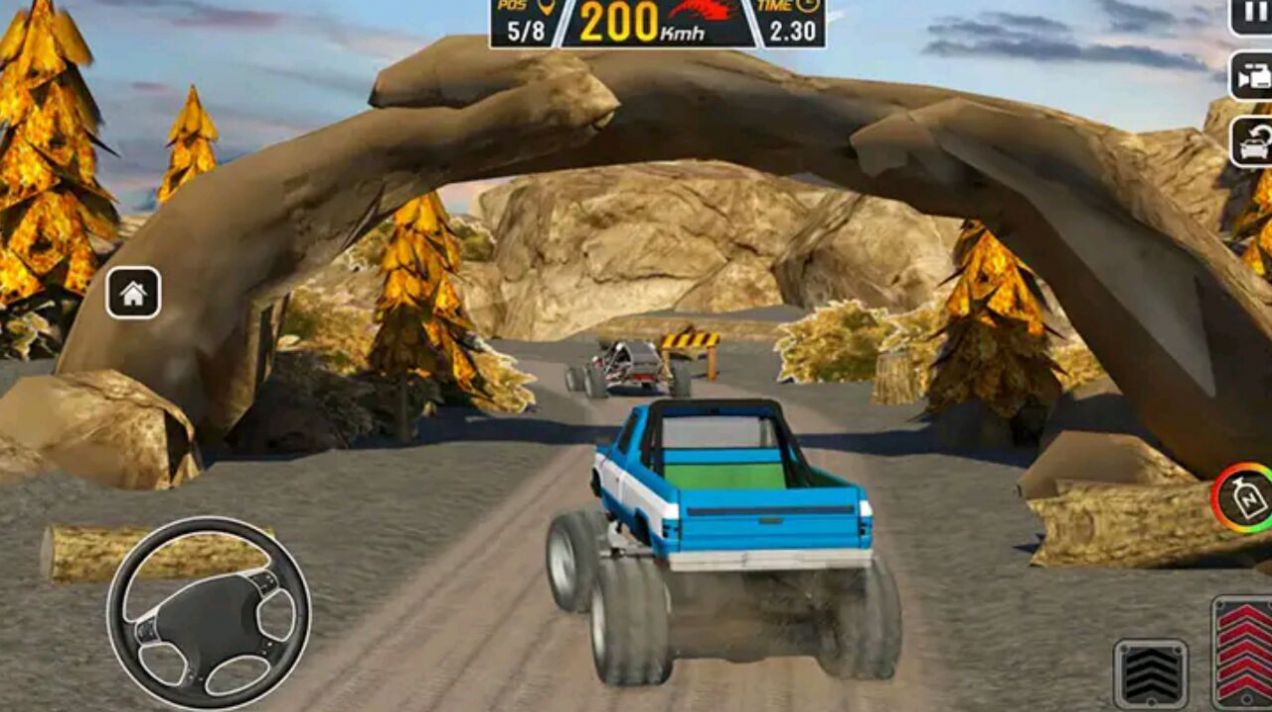This screenshot has height=712, width=1272.
Task: Switch the camera view
Action: point(1251,76)
